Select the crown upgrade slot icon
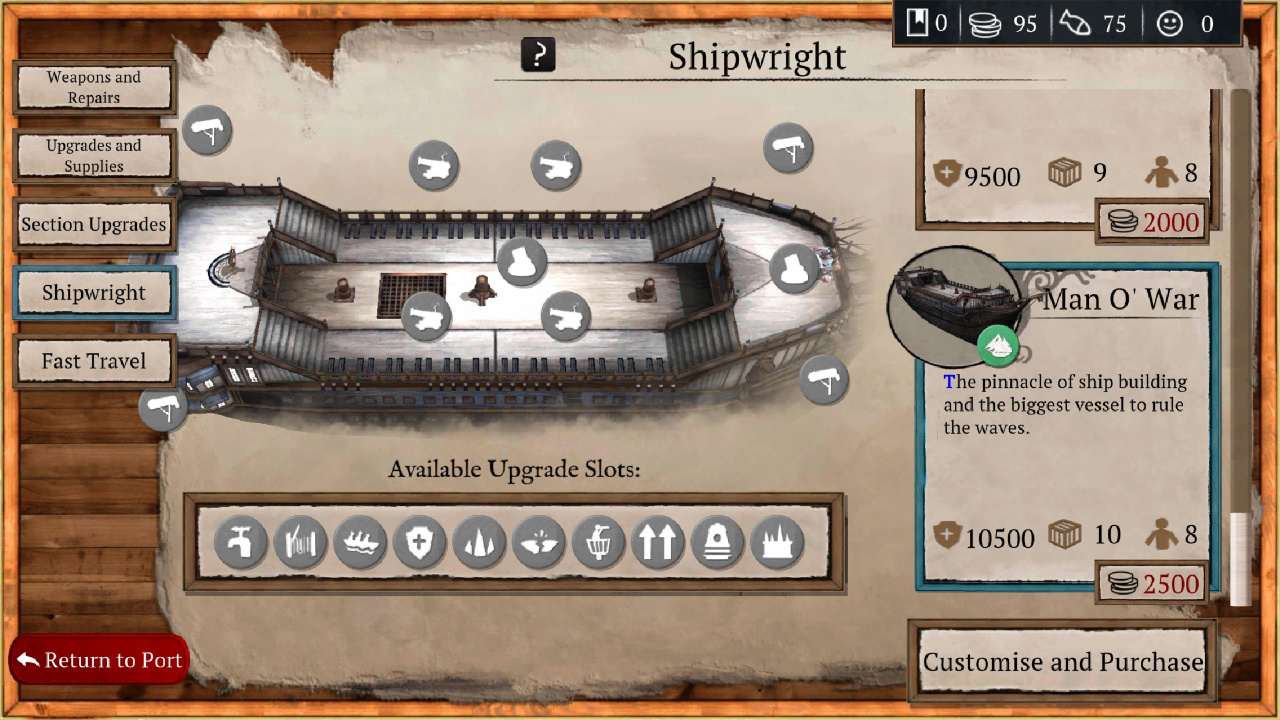This screenshot has height=720, width=1280. tap(778, 543)
